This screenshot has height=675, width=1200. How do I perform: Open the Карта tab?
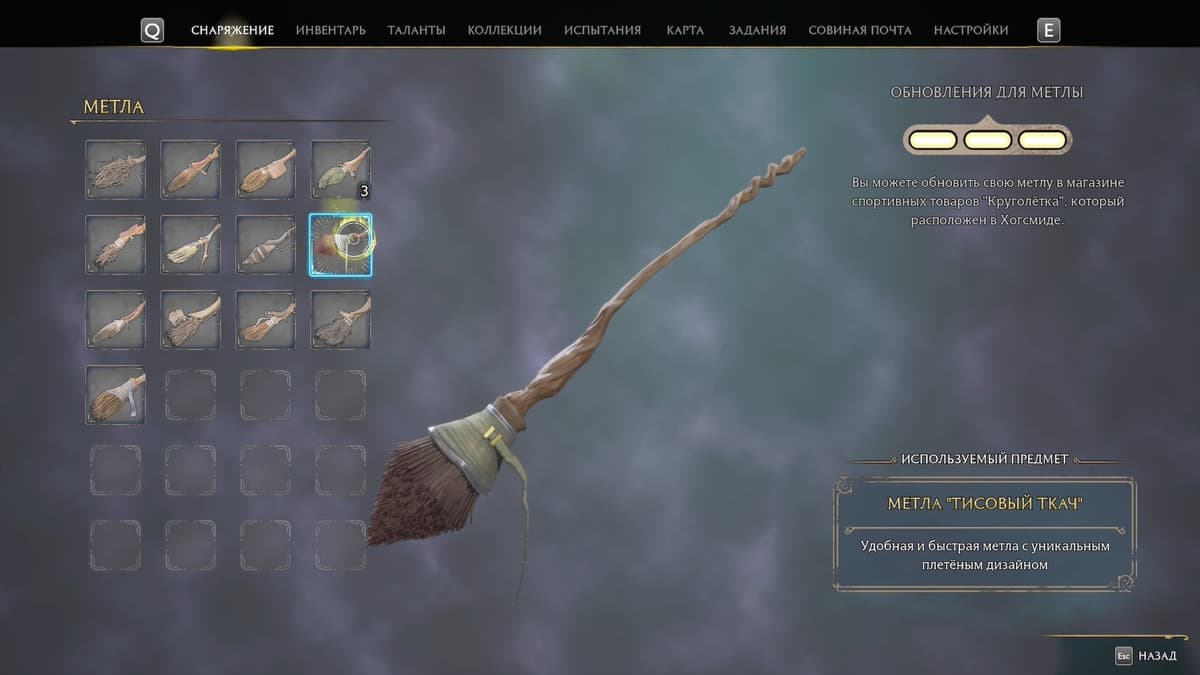(685, 30)
